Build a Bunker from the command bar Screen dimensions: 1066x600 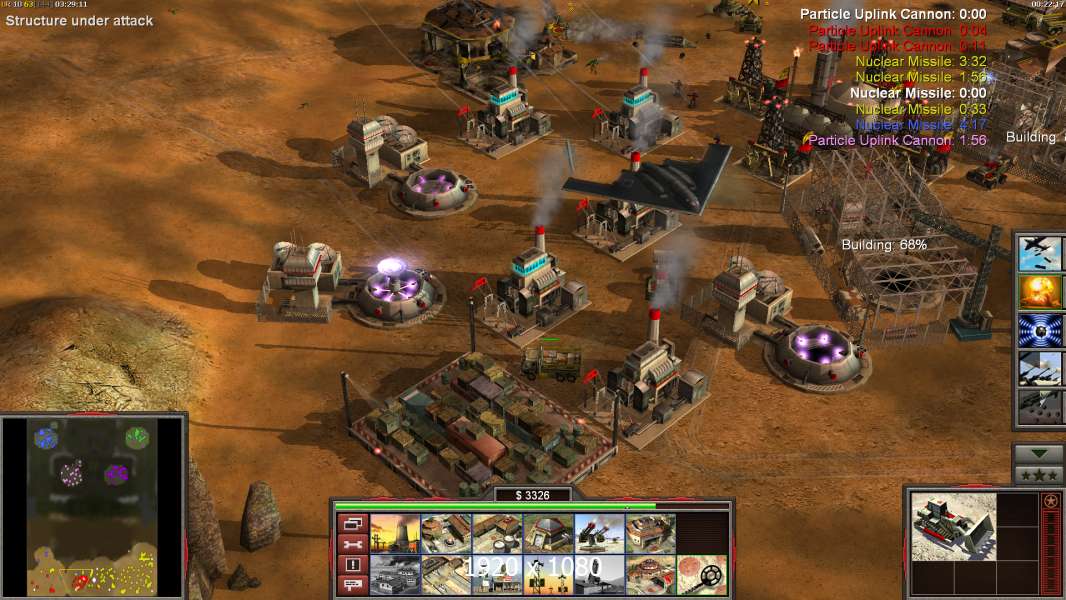(x=548, y=534)
